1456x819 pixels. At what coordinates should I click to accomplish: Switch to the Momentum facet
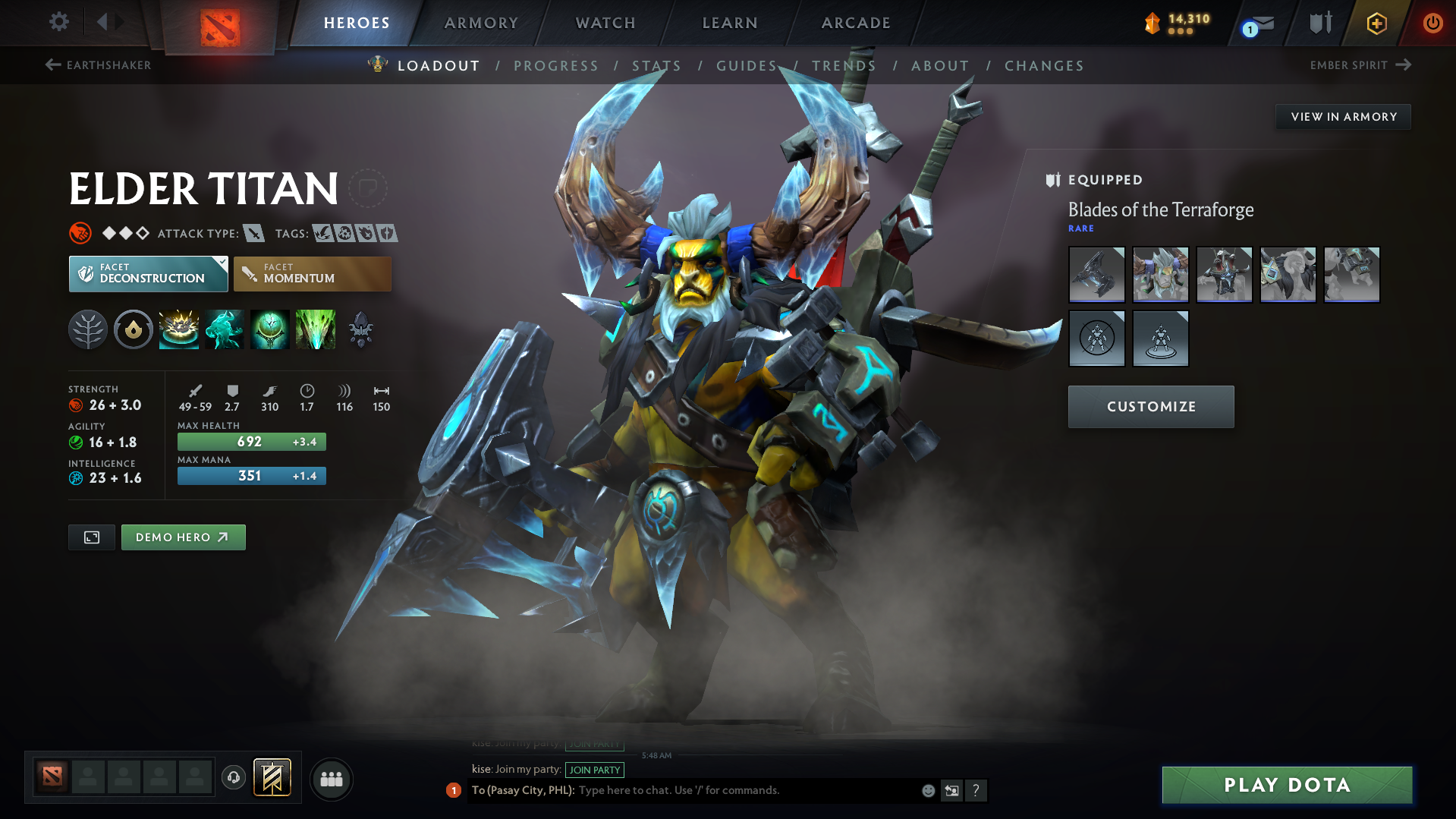click(312, 273)
